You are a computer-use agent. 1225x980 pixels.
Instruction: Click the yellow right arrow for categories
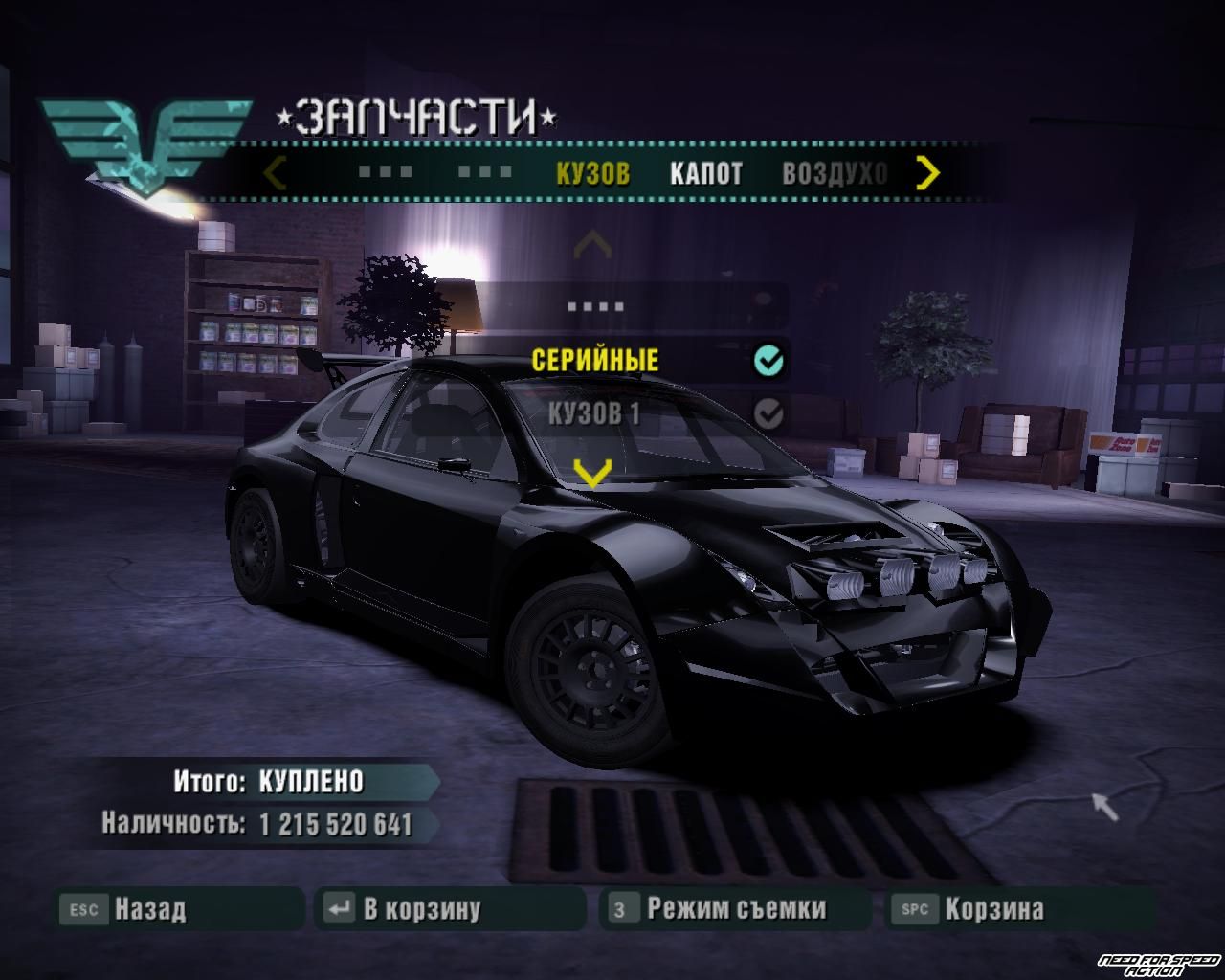[927, 173]
